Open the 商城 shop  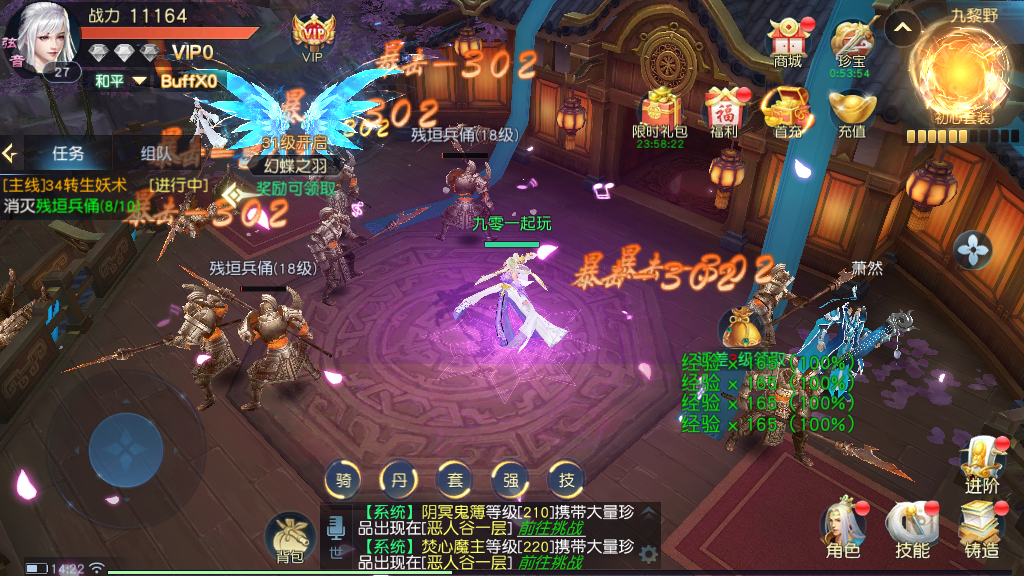tap(788, 41)
